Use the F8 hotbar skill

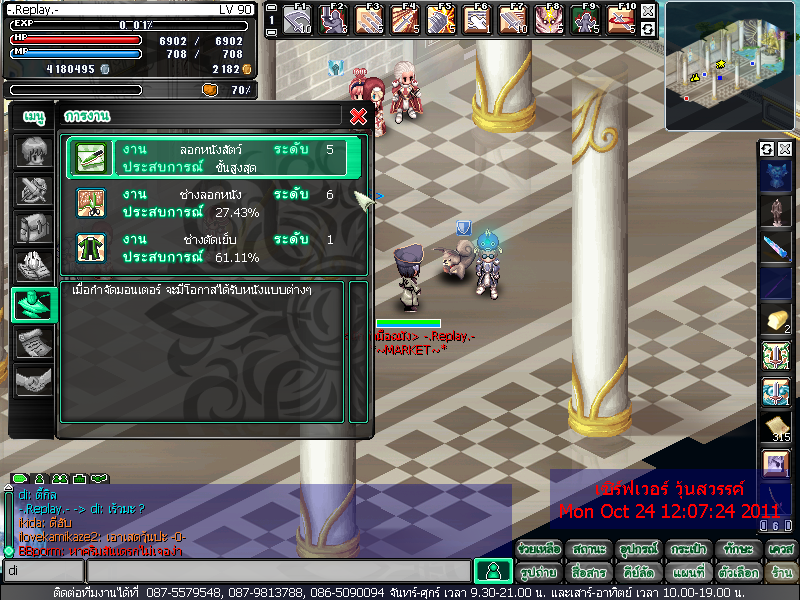tap(548, 19)
